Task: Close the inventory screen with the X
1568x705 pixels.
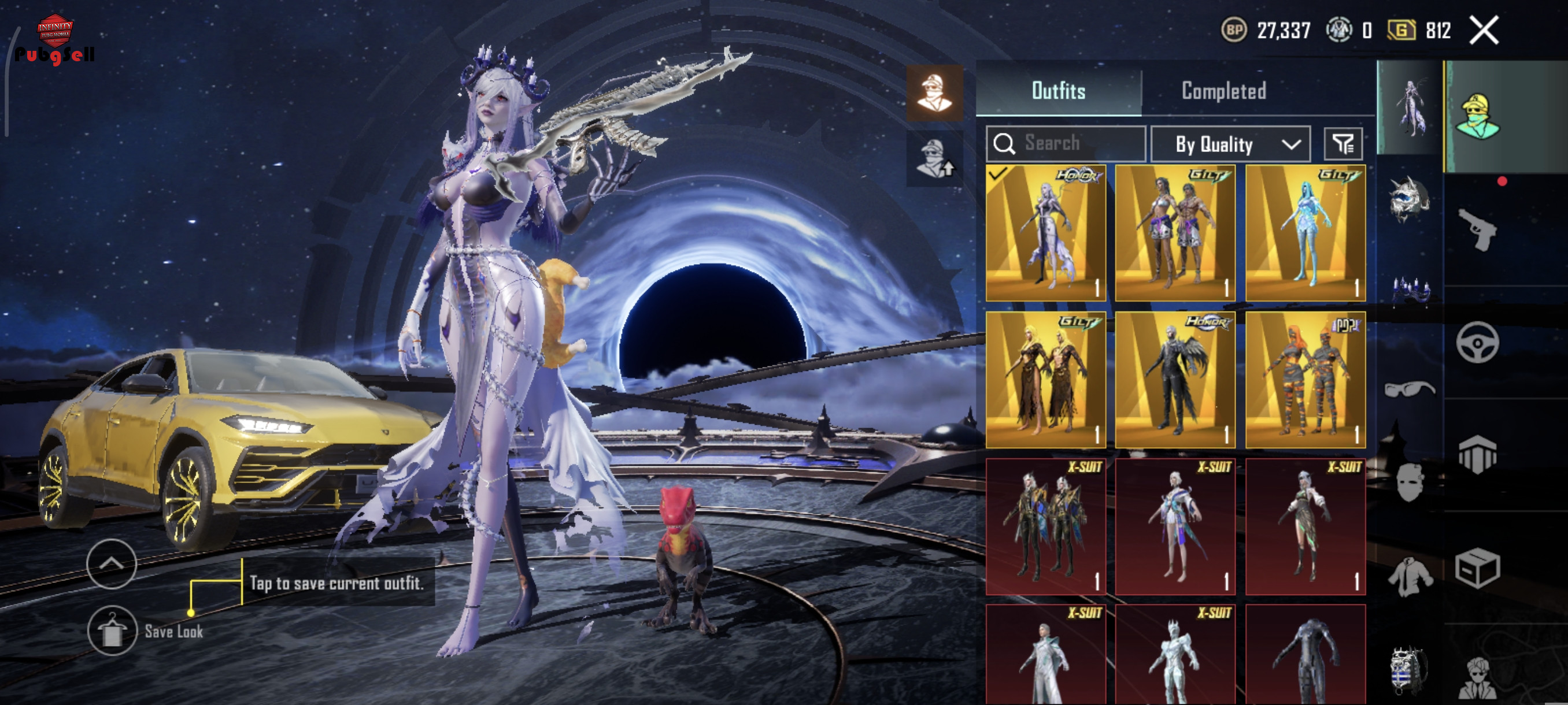Action: point(1484,31)
